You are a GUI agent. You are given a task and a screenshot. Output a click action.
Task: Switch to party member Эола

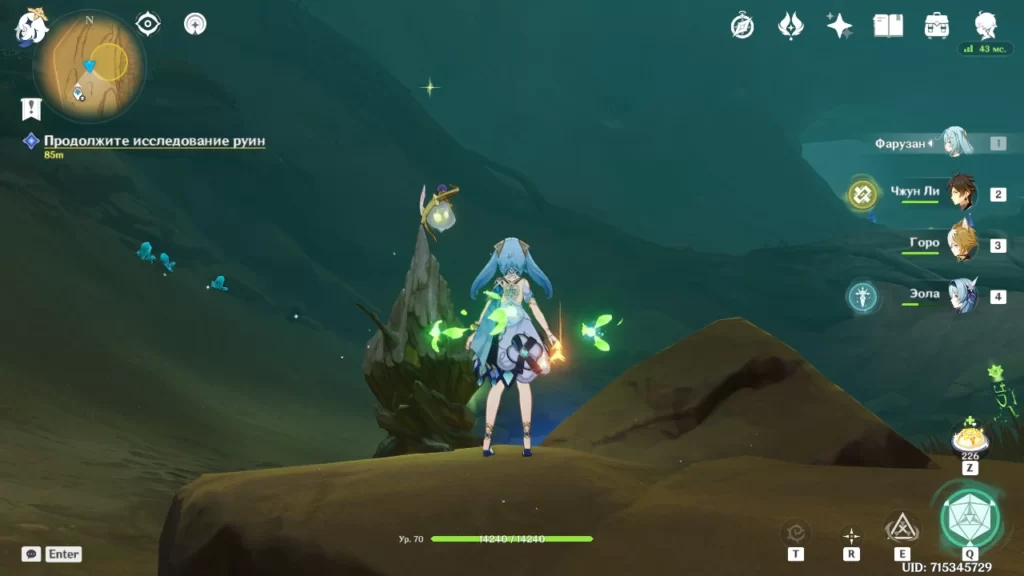[x=961, y=296]
